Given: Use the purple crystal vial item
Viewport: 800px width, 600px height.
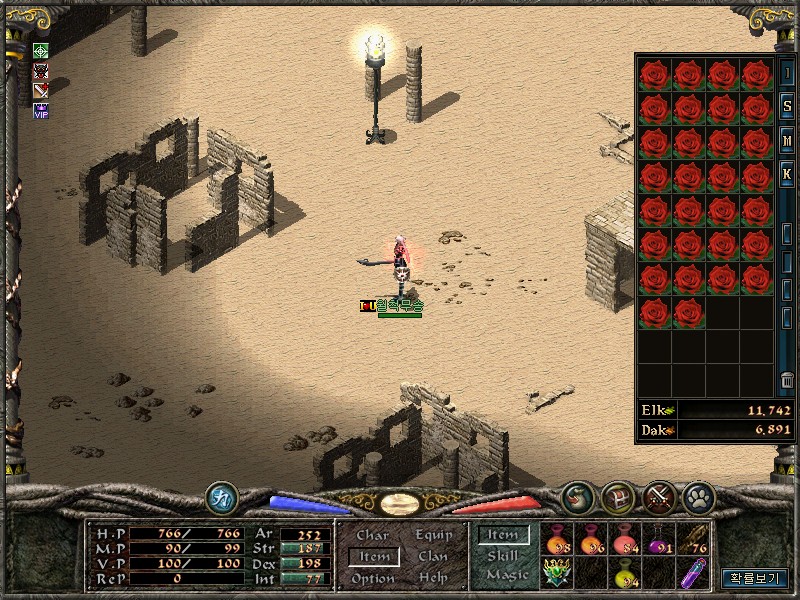Looking at the screenshot, I should [x=693, y=574].
